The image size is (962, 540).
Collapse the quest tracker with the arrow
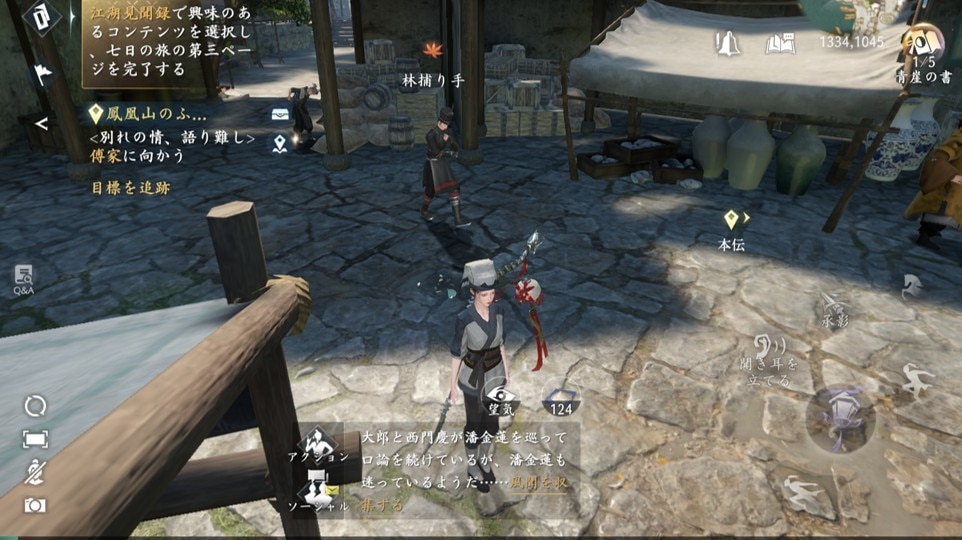click(x=42, y=124)
